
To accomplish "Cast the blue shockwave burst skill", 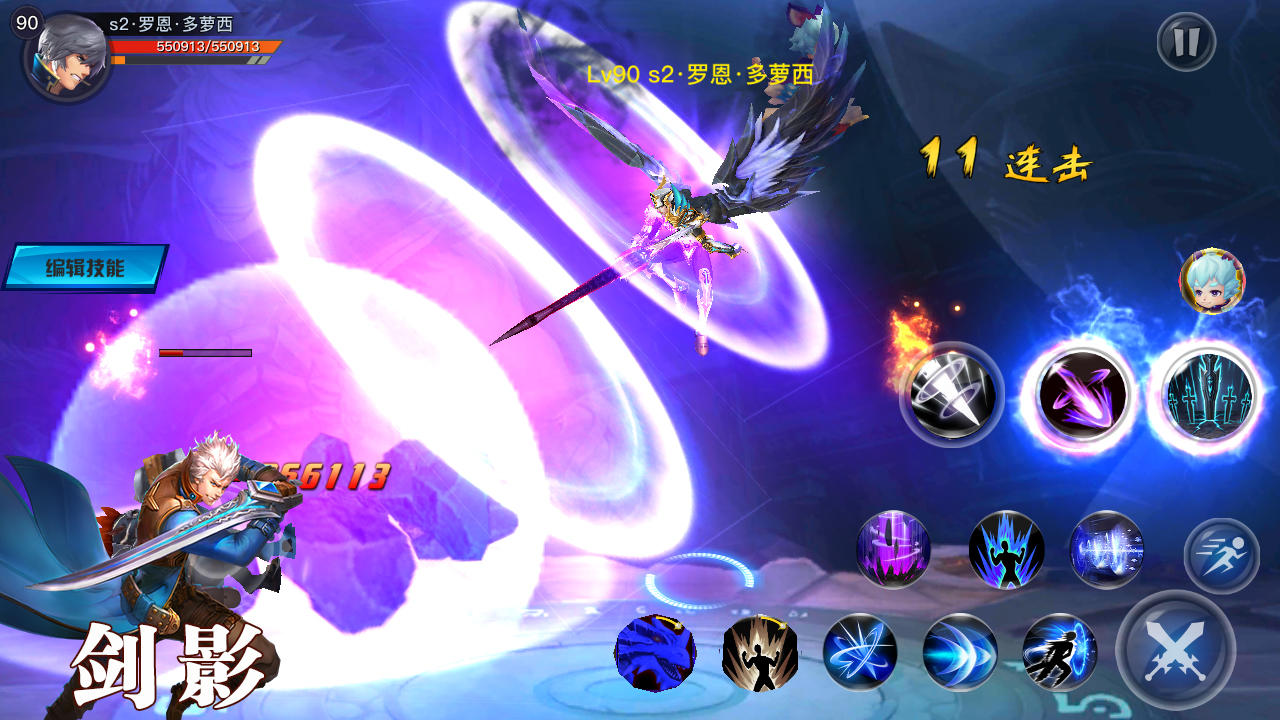I will (x=1106, y=549).
